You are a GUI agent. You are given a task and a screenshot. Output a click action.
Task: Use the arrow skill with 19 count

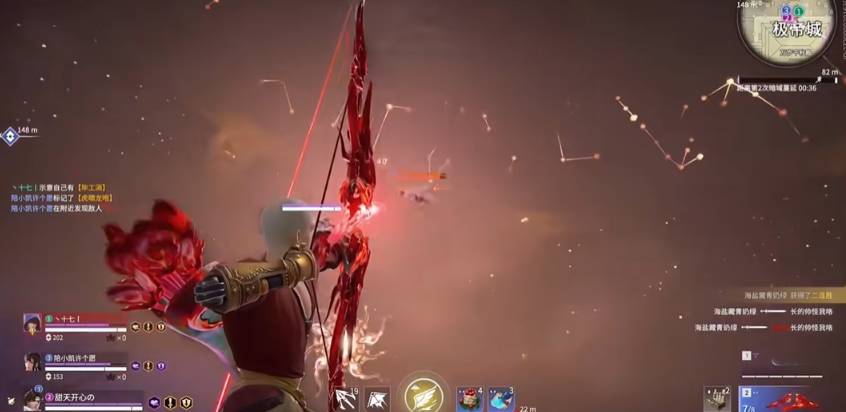pyautogui.click(x=346, y=399)
